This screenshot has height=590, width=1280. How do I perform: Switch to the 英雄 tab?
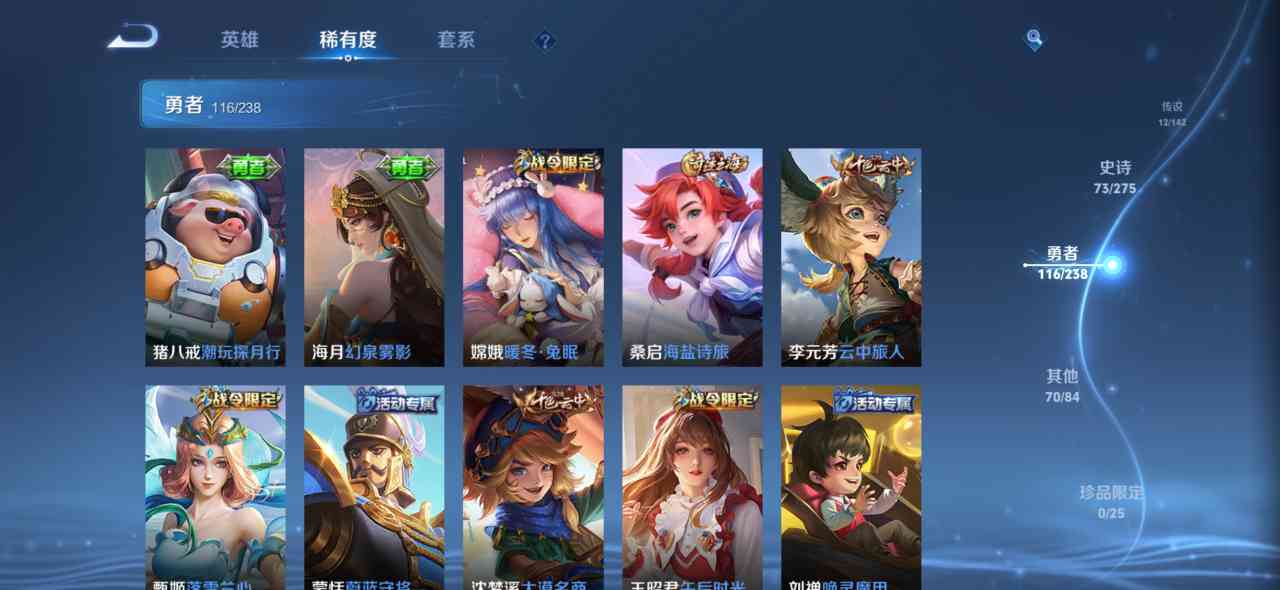tap(240, 40)
